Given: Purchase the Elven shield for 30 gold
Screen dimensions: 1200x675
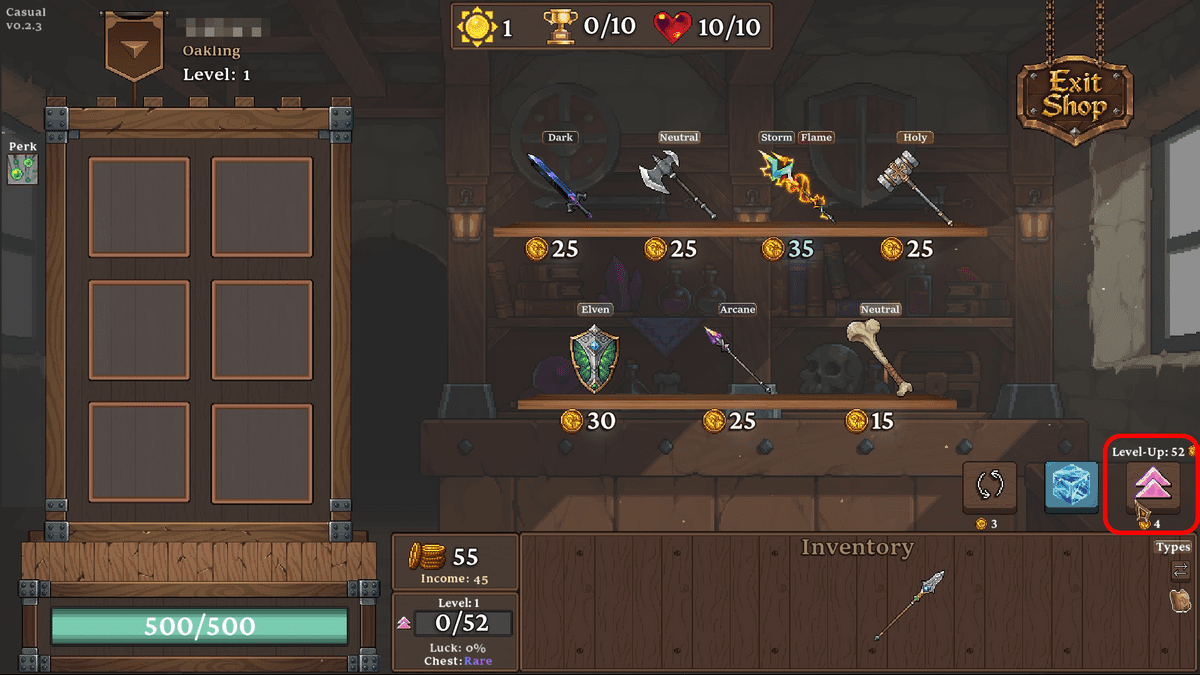Looking at the screenshot, I should [594, 357].
